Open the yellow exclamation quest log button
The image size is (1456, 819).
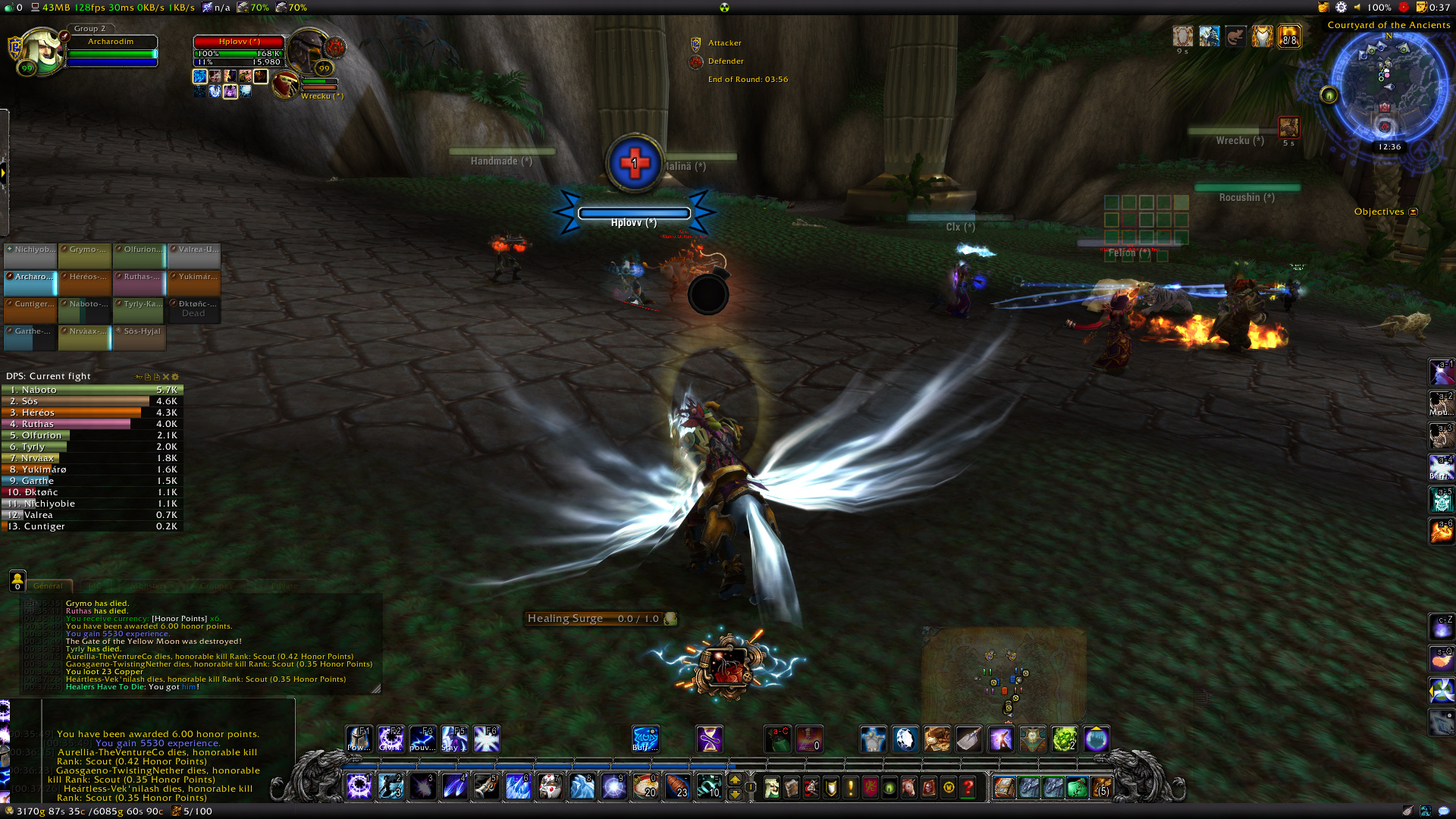[850, 789]
